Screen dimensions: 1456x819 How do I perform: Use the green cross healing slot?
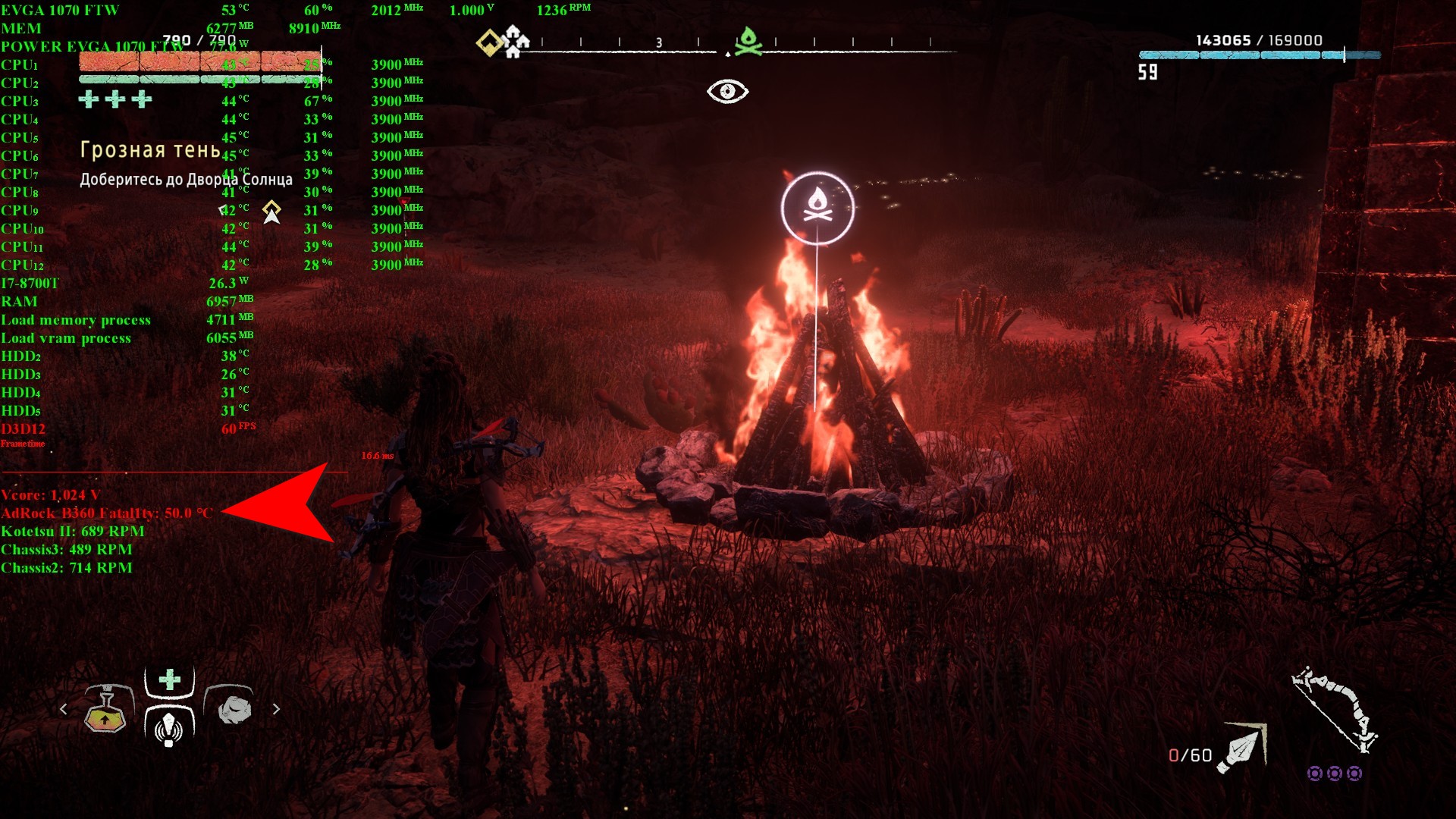point(170,679)
